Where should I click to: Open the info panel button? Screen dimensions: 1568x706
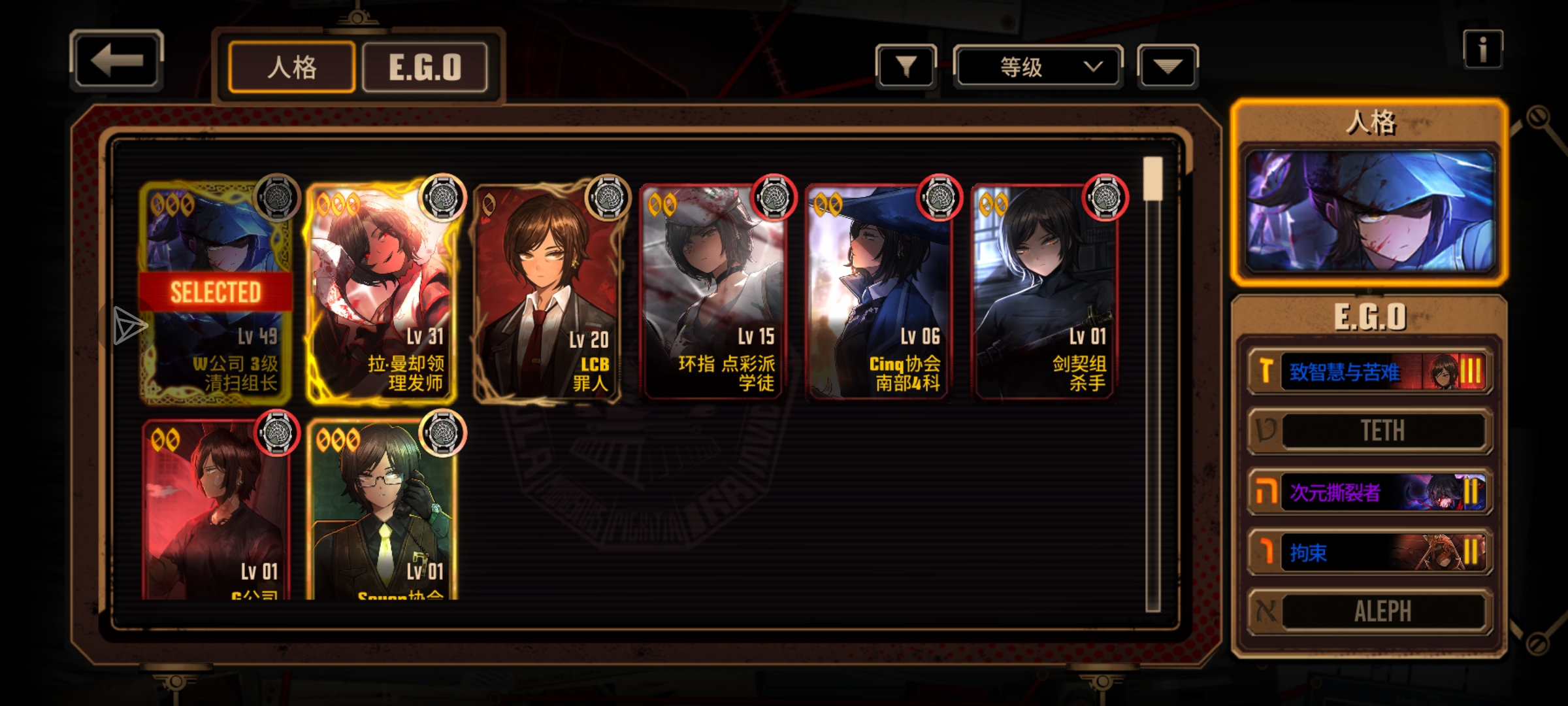click(x=1482, y=50)
